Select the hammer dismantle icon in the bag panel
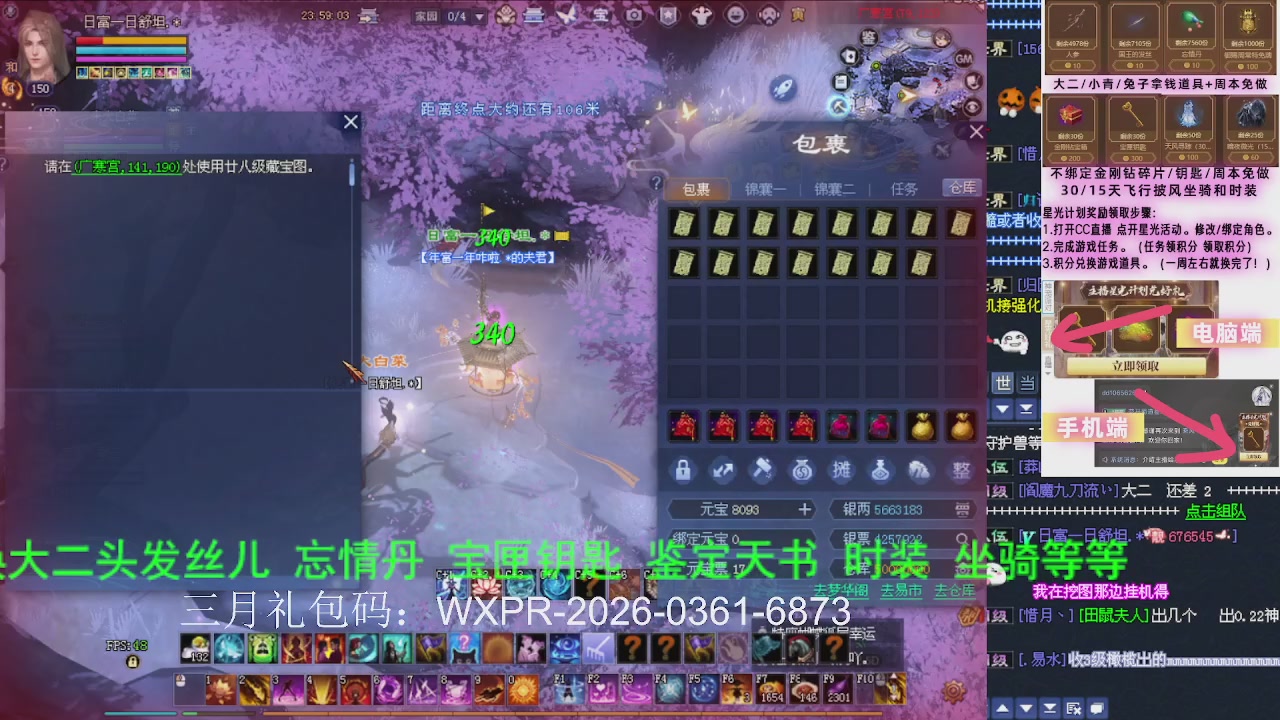This screenshot has width=1280, height=720. 761,470
